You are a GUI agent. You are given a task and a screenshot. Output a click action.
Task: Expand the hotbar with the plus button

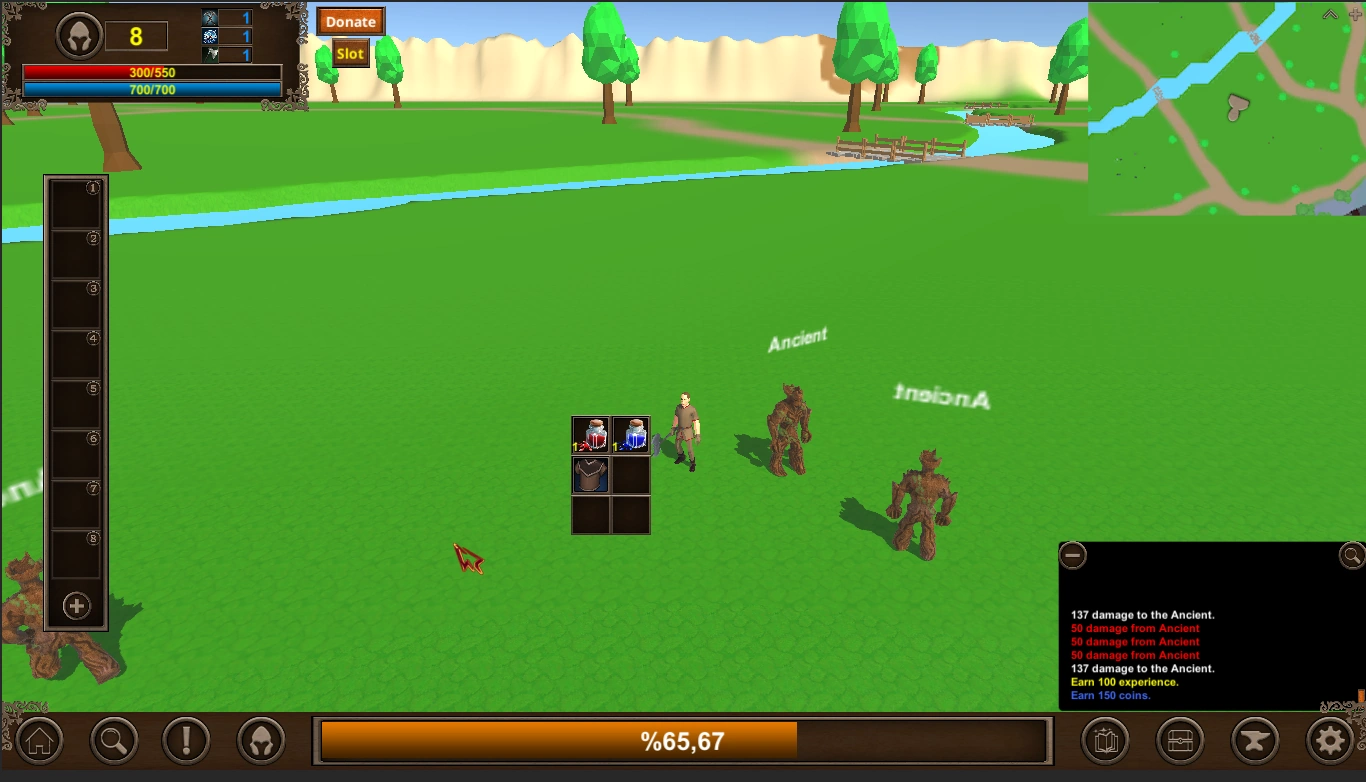click(x=75, y=605)
